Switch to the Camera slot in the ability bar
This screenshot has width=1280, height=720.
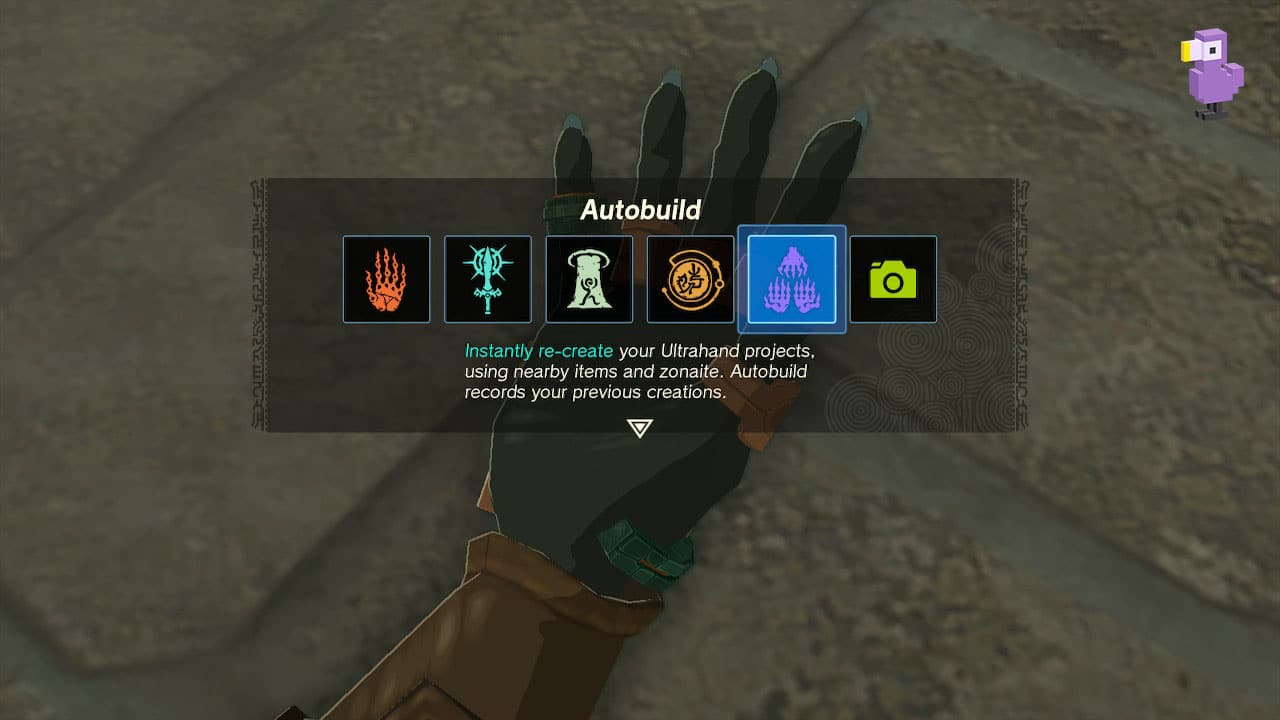pos(893,279)
